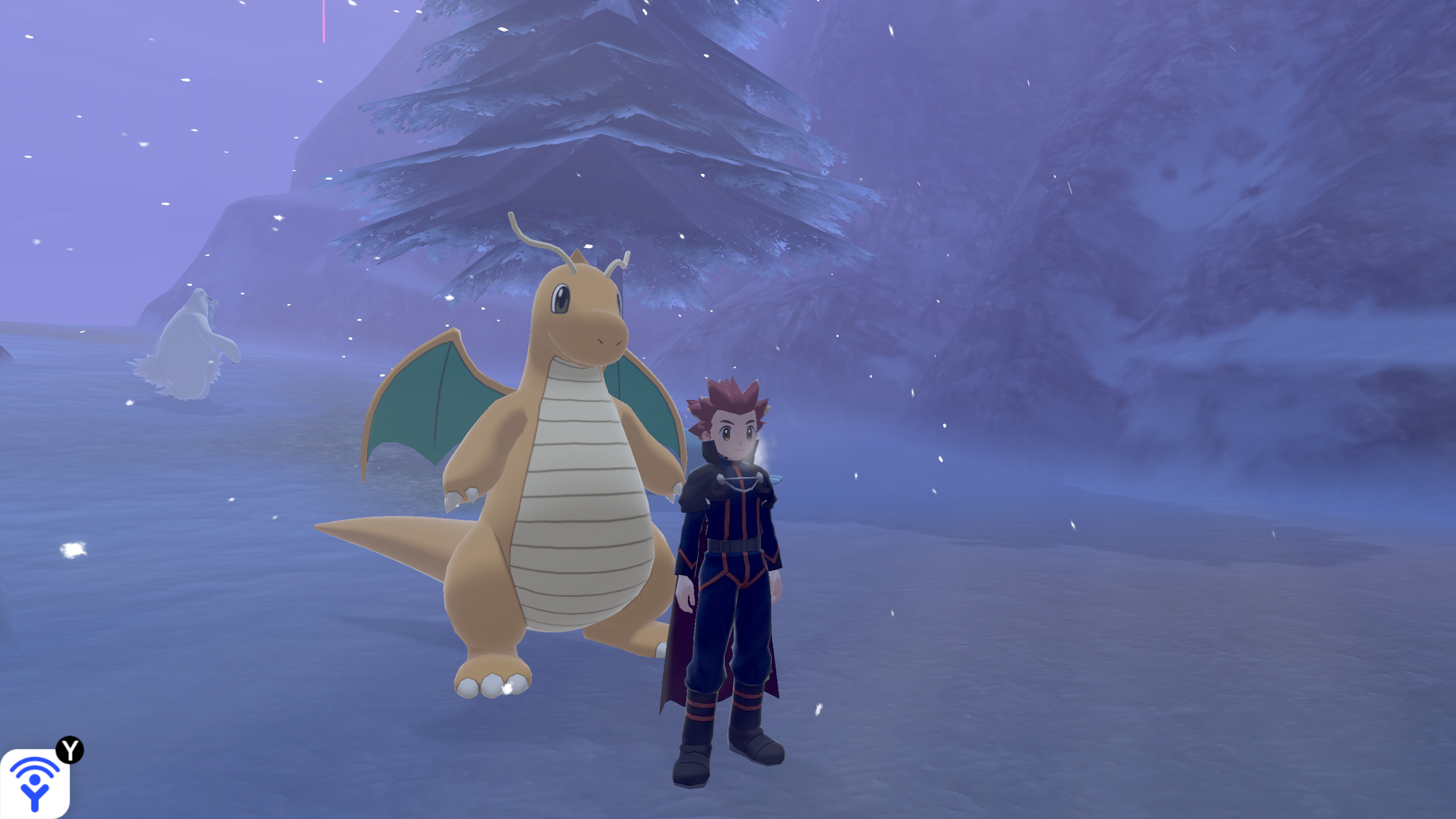Open the Y-Comm wireless icon
Screen dimensions: 1456x819
pos(35,783)
